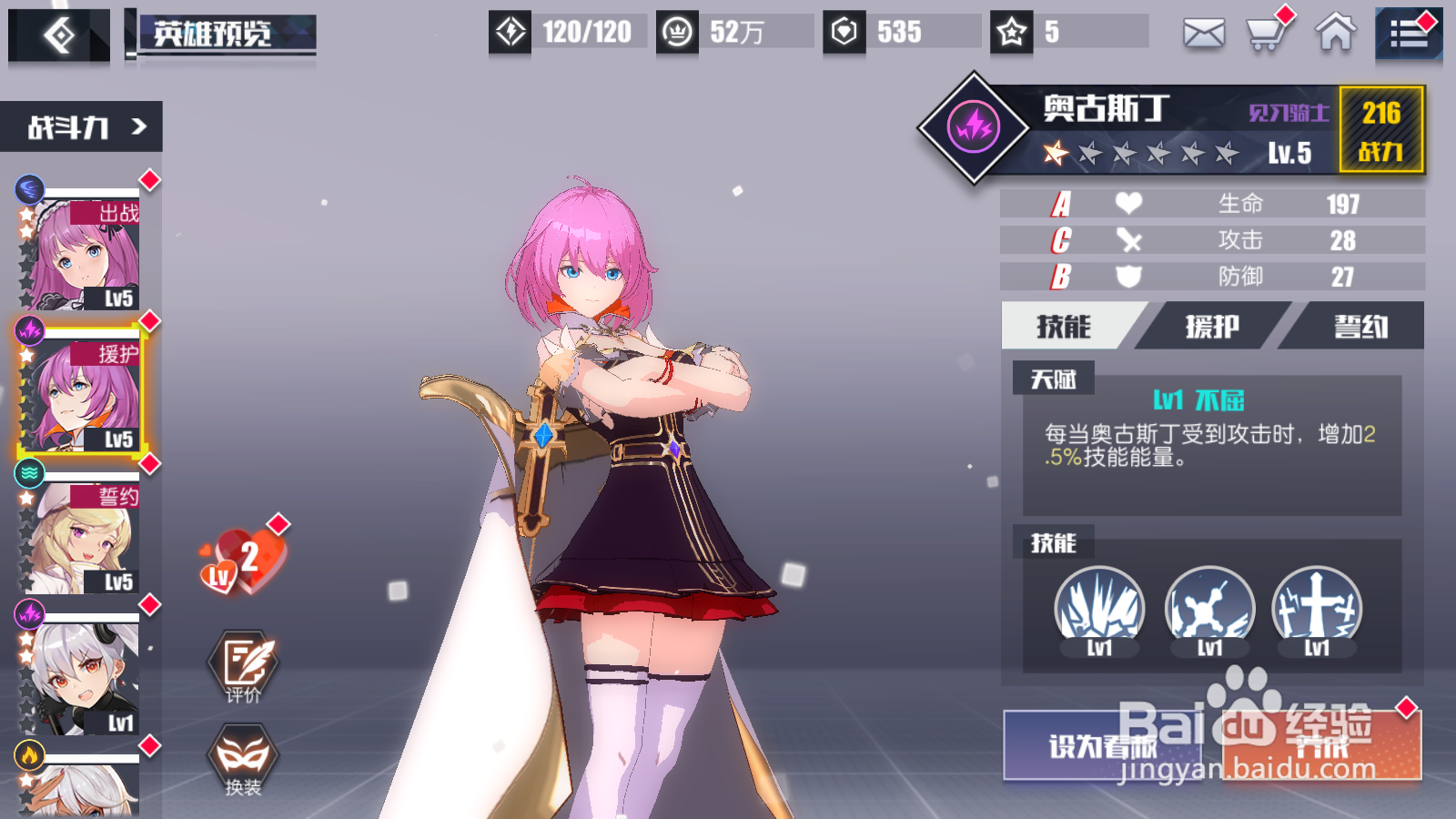Open the shopping cart store
This screenshot has width=1456, height=819.
click(x=1267, y=34)
